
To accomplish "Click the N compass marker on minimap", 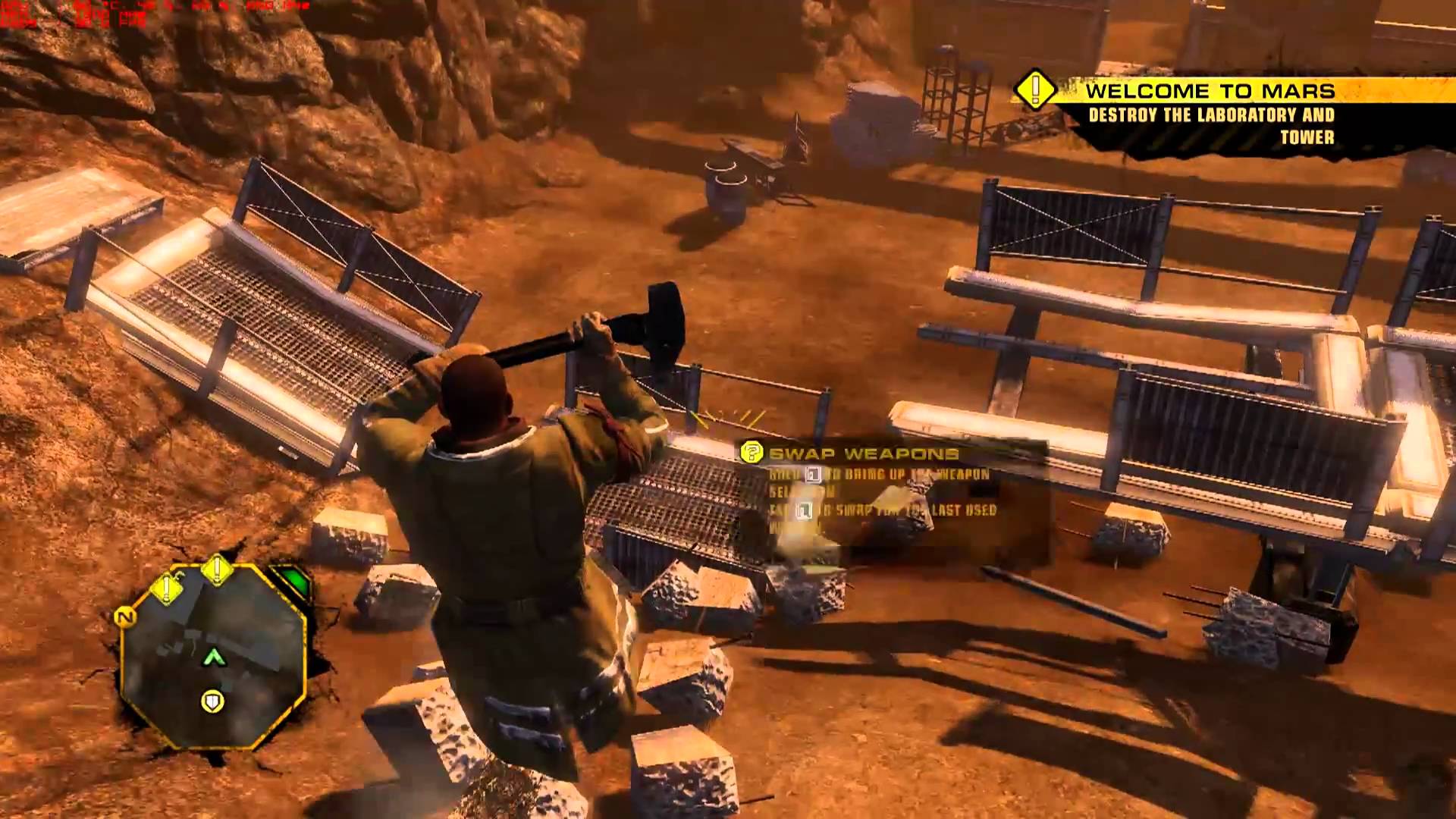I will 124,617.
